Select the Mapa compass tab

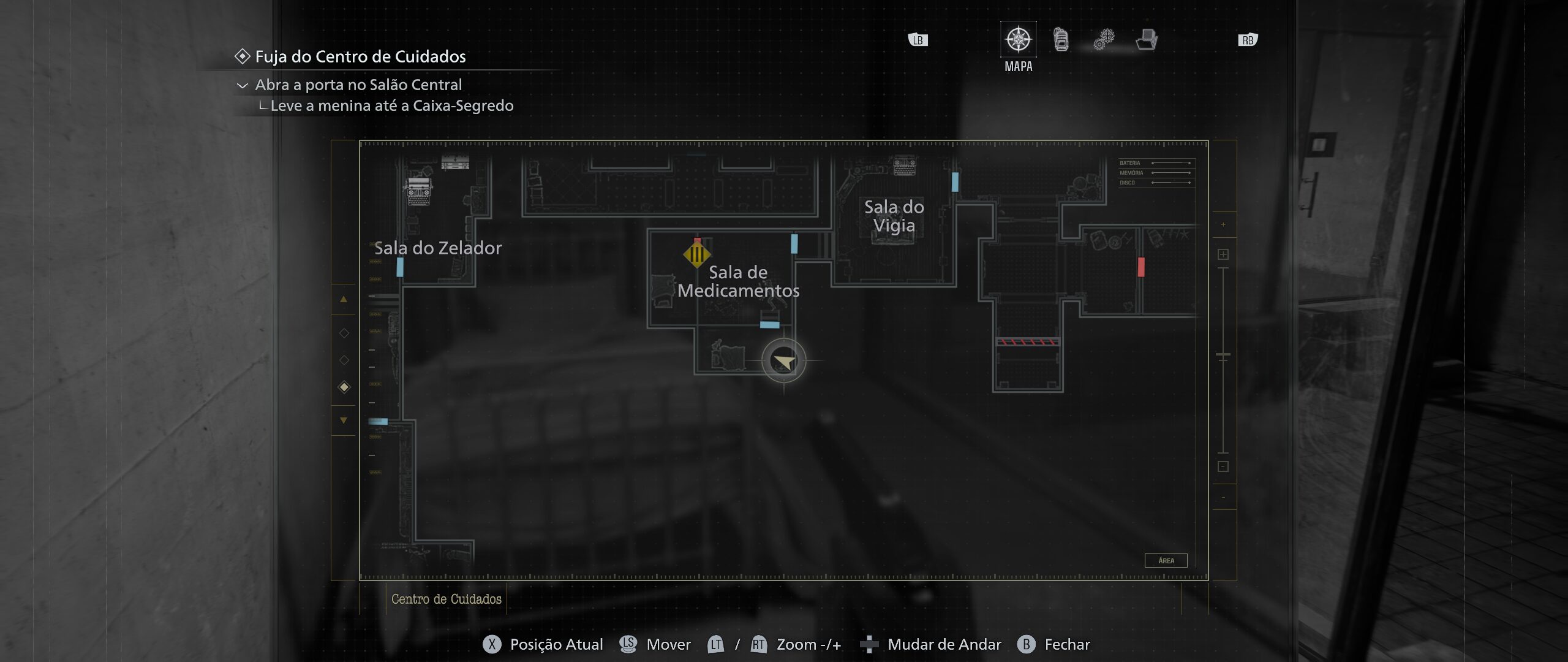[x=1018, y=40]
